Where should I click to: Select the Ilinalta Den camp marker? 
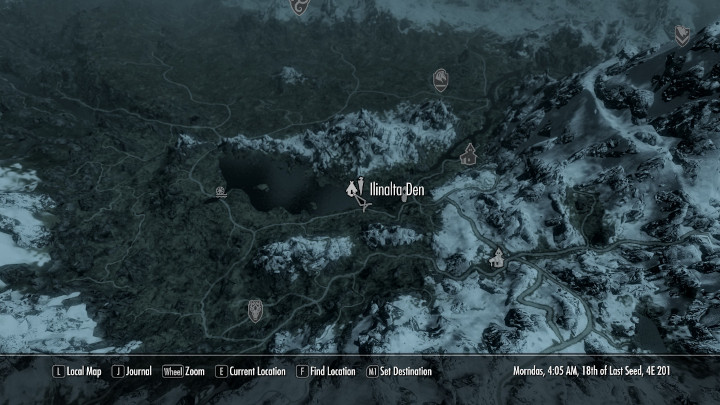[x=353, y=187]
